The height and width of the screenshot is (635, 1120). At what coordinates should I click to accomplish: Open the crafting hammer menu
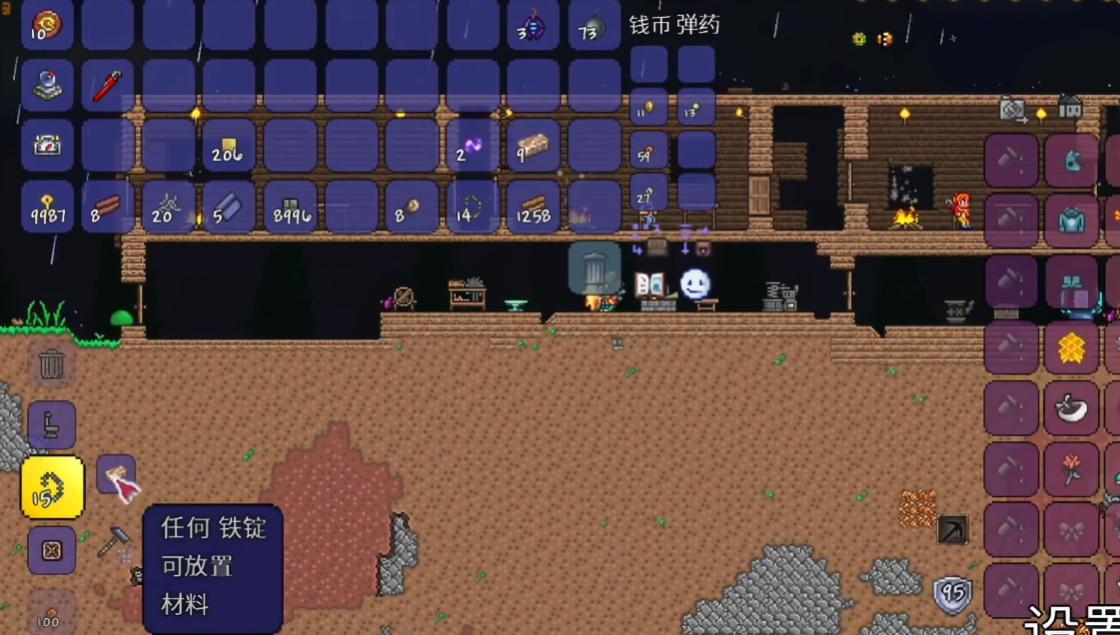[x=113, y=541]
